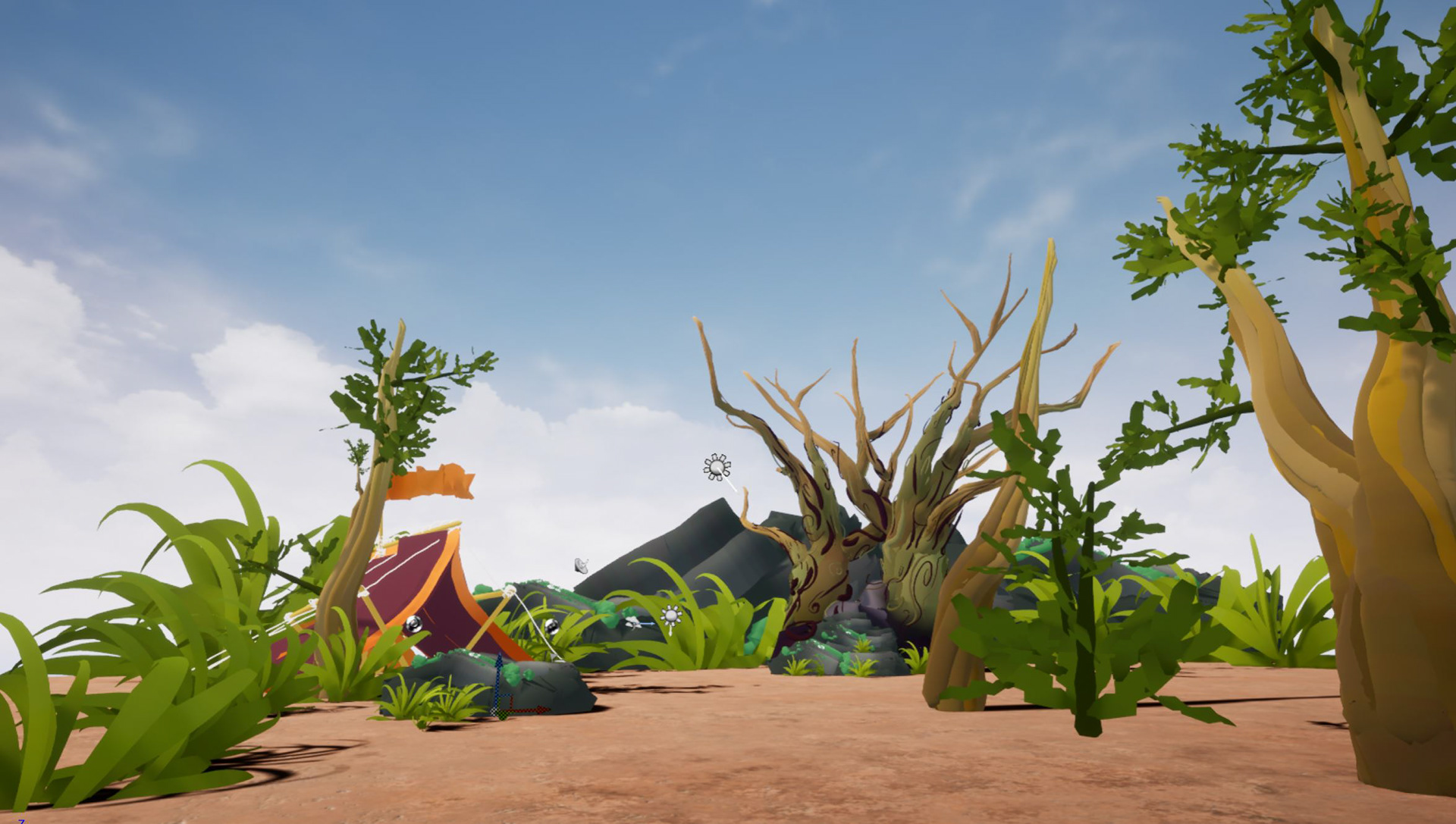Select the satellite dish actor icon
The height and width of the screenshot is (824, 1456).
click(x=582, y=565)
